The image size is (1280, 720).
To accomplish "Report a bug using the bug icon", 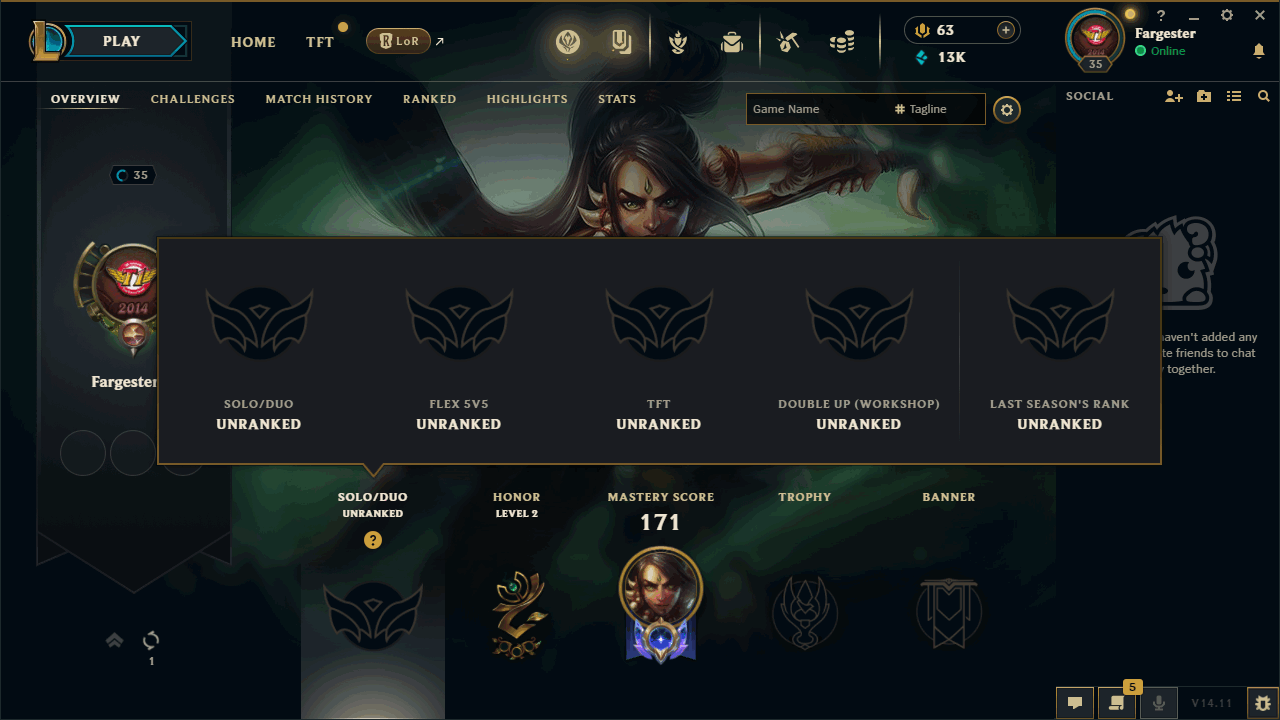I will 1263,703.
